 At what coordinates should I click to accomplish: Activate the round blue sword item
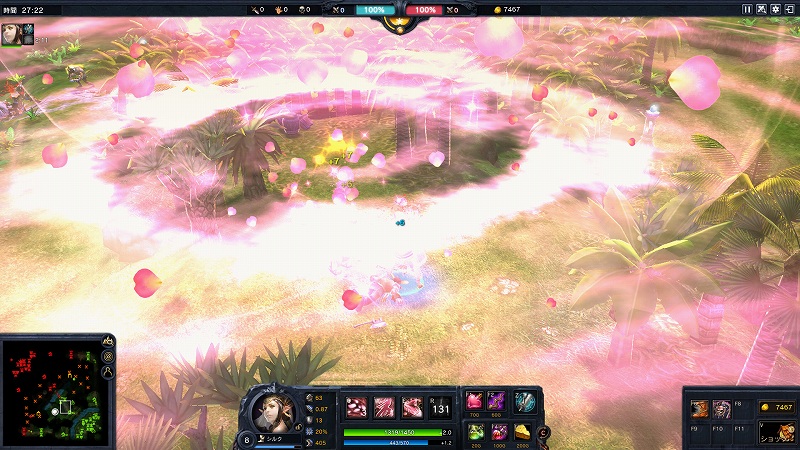pos(524,402)
